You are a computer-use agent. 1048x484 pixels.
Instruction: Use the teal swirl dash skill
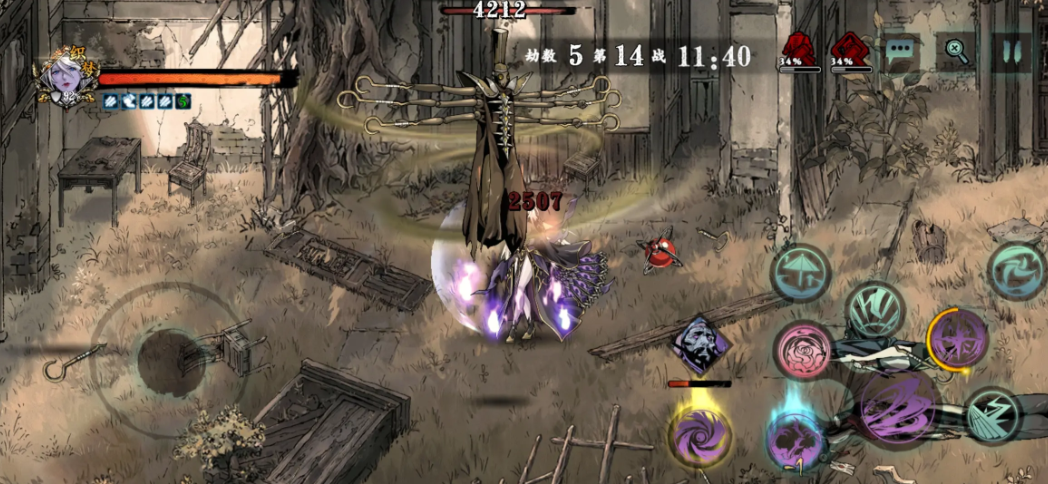click(x=1017, y=271)
